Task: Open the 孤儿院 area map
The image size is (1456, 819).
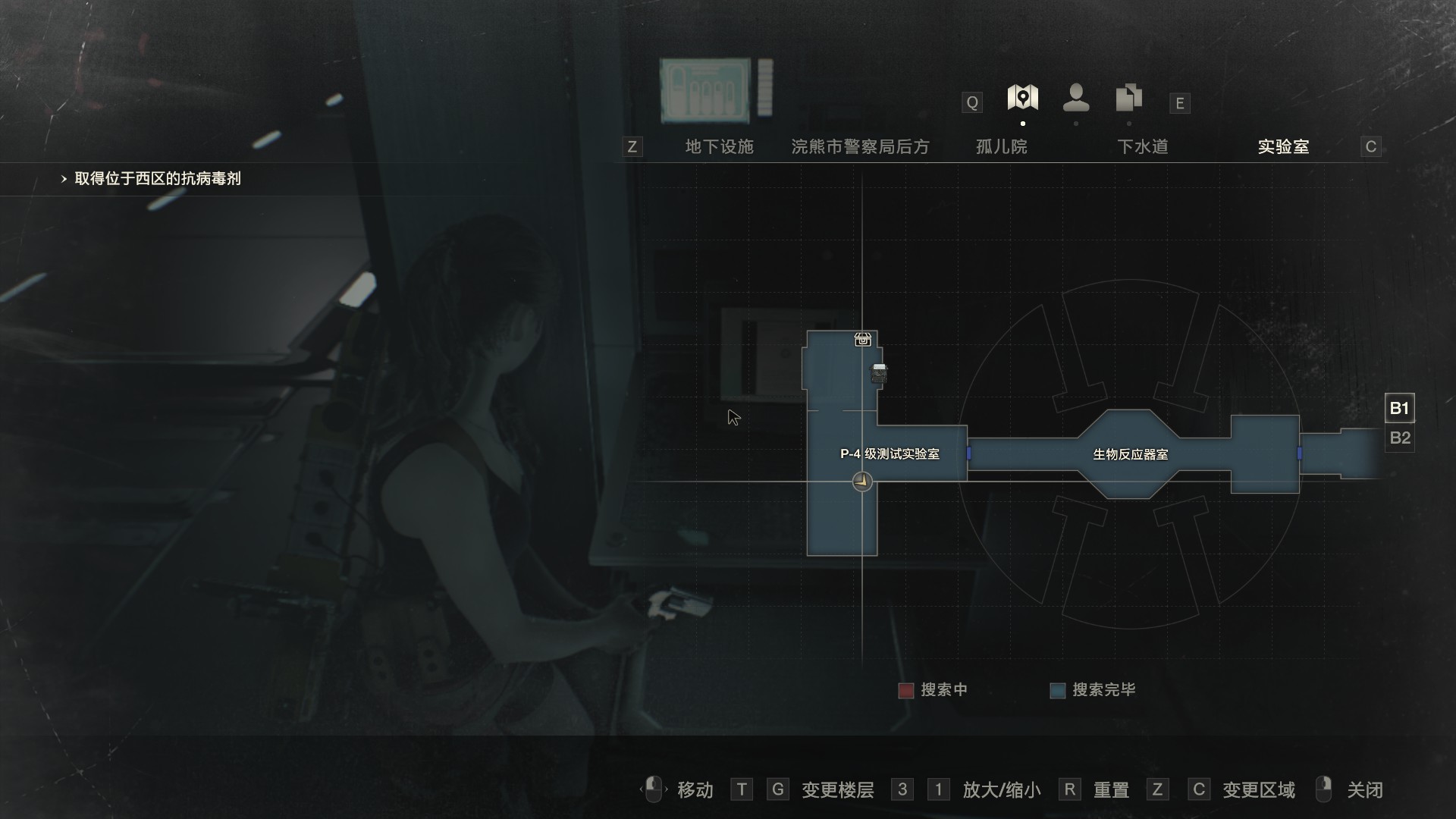Action: click(1001, 146)
